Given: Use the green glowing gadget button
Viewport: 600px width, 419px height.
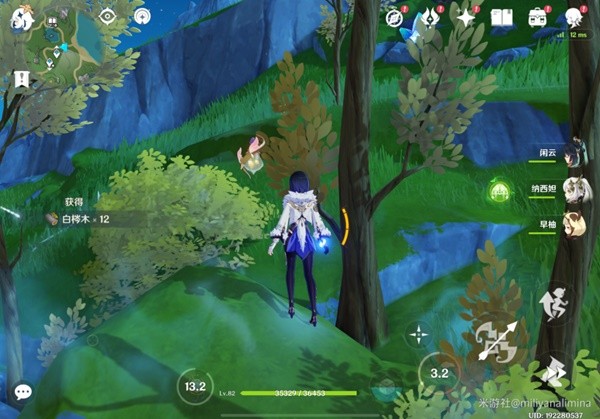Looking at the screenshot, I should pyautogui.click(x=498, y=191).
